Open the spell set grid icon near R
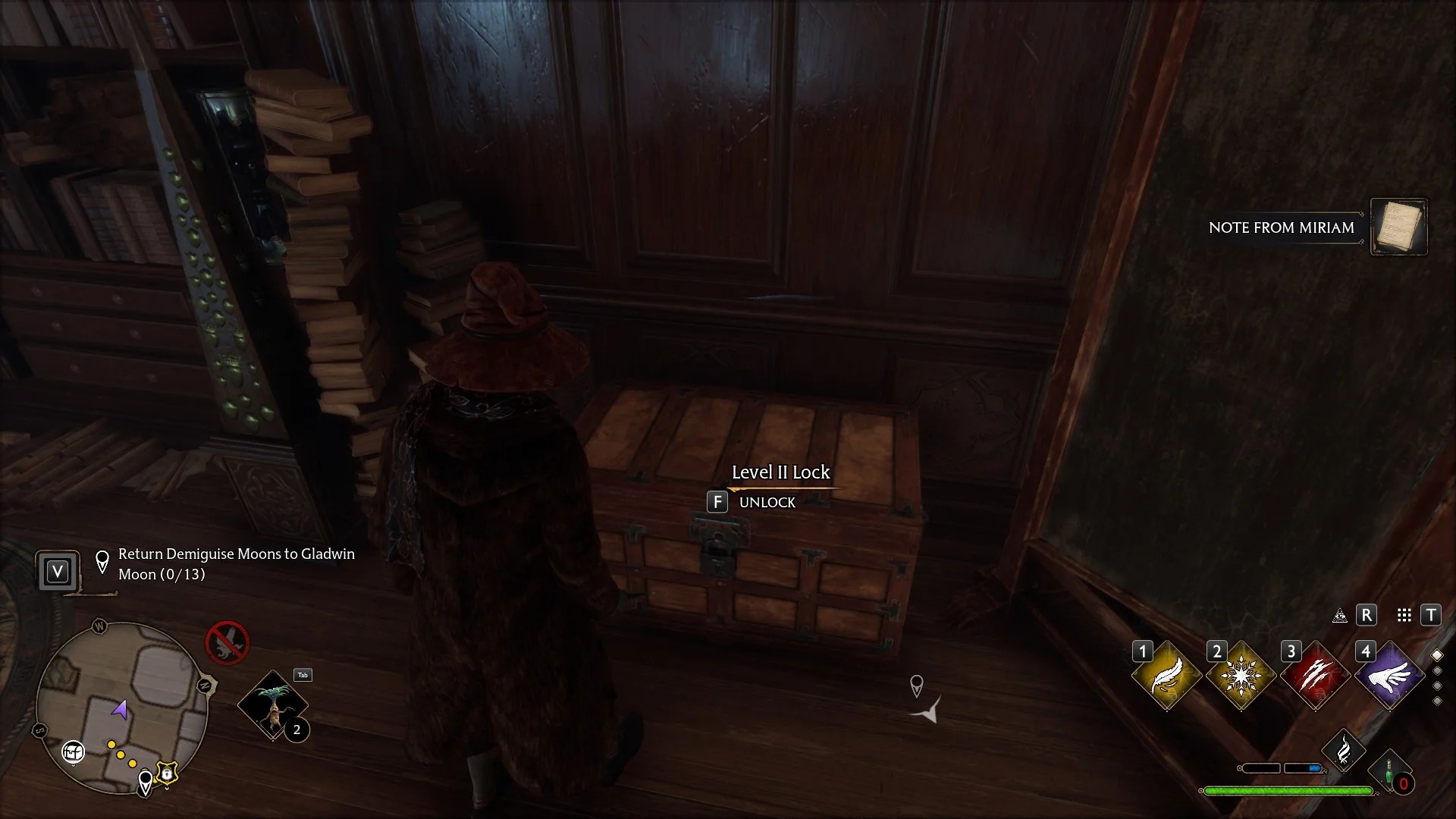 pyautogui.click(x=1404, y=615)
